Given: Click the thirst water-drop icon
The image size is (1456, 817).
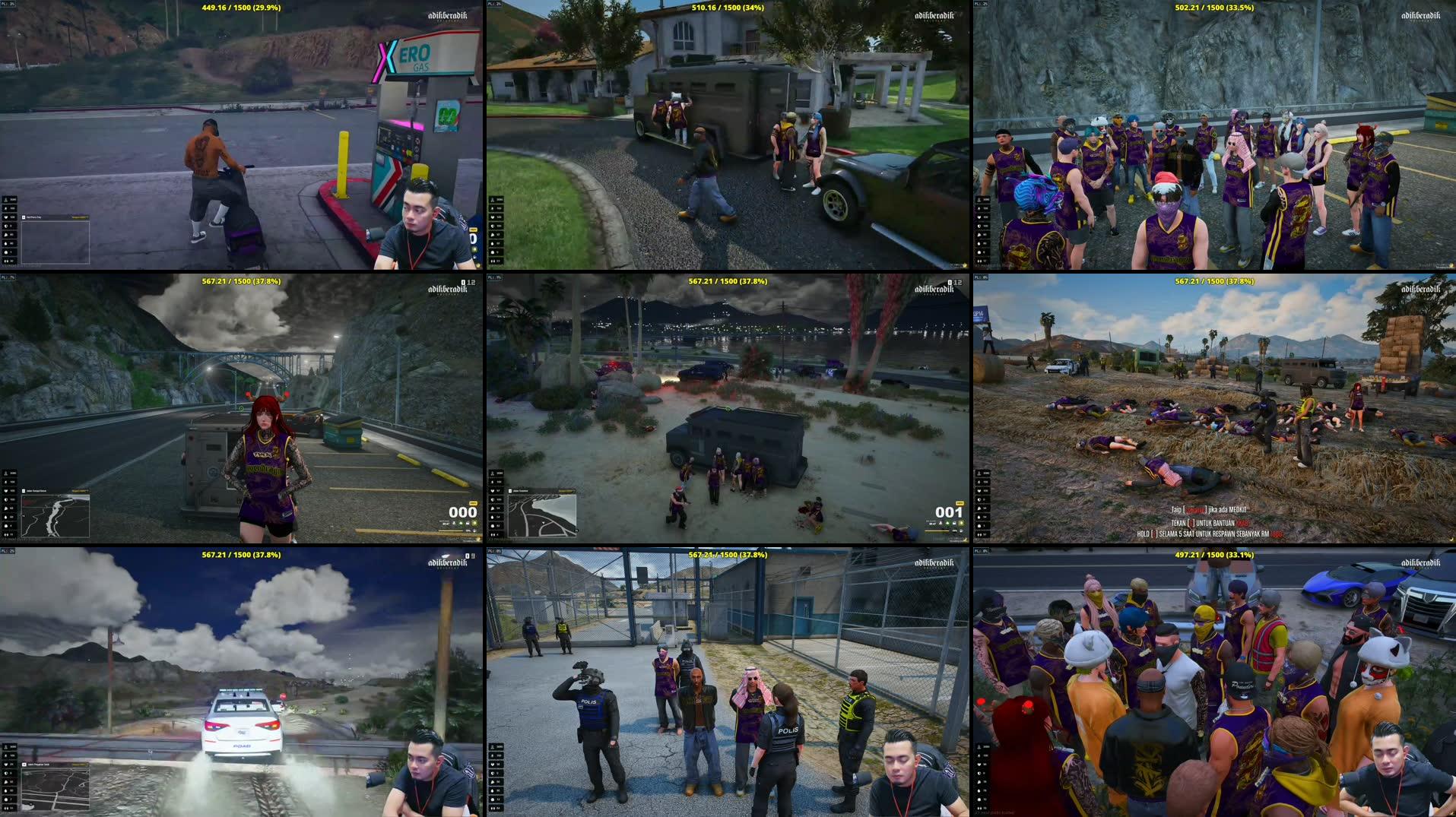Looking at the screenshot, I should pos(6,243).
